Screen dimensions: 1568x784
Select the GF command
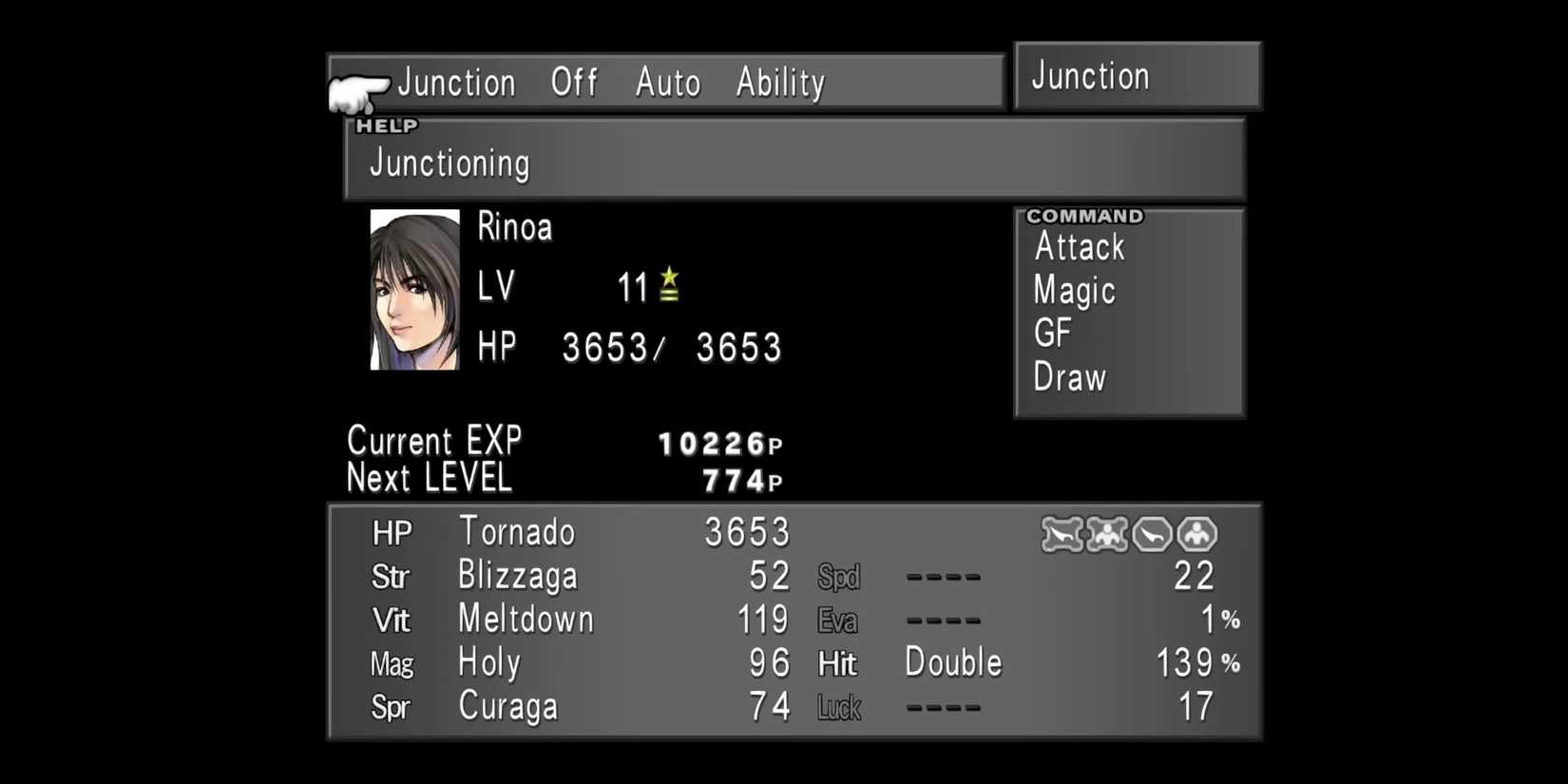coord(1052,334)
